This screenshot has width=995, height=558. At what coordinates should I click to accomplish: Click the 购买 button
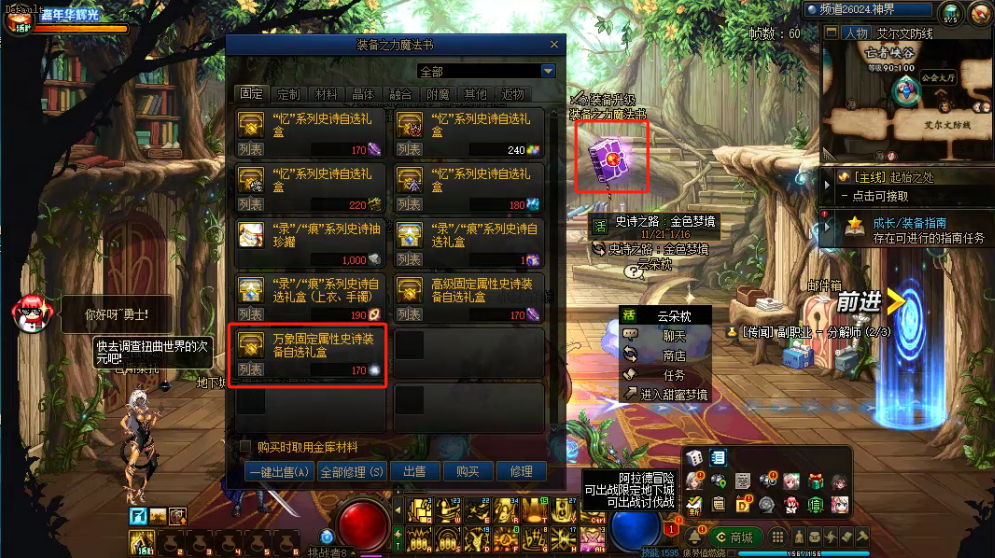(468, 472)
